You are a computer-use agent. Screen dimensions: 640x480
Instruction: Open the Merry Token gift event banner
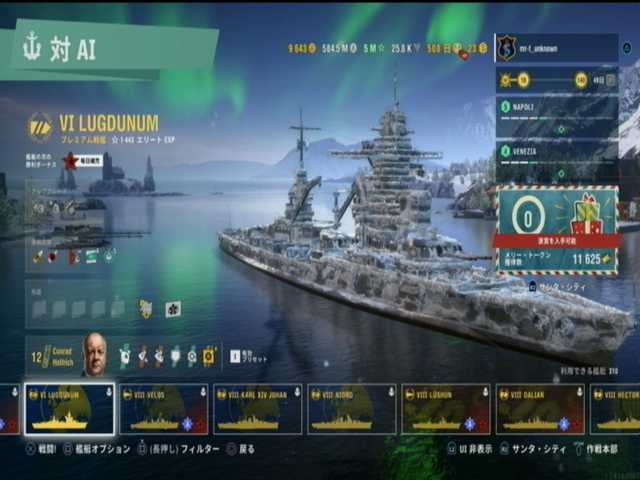[x=556, y=229]
